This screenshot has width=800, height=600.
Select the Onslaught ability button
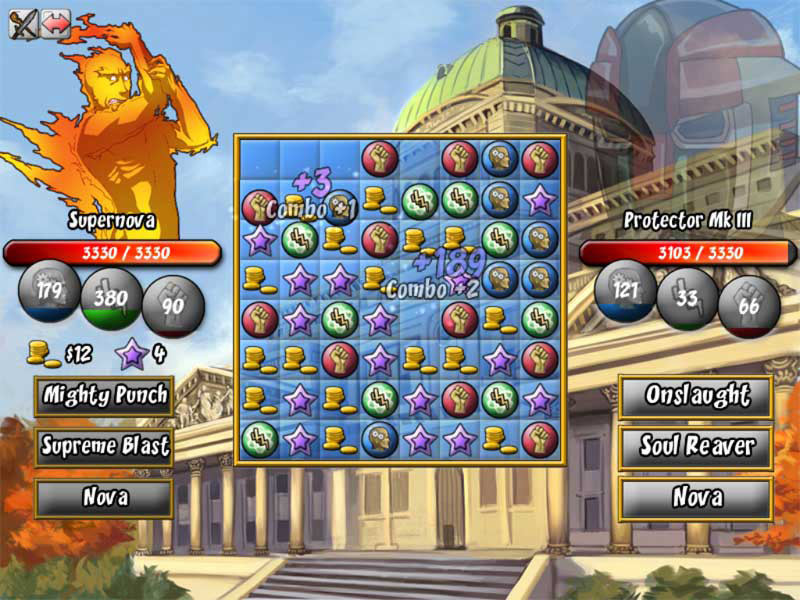[x=696, y=396]
